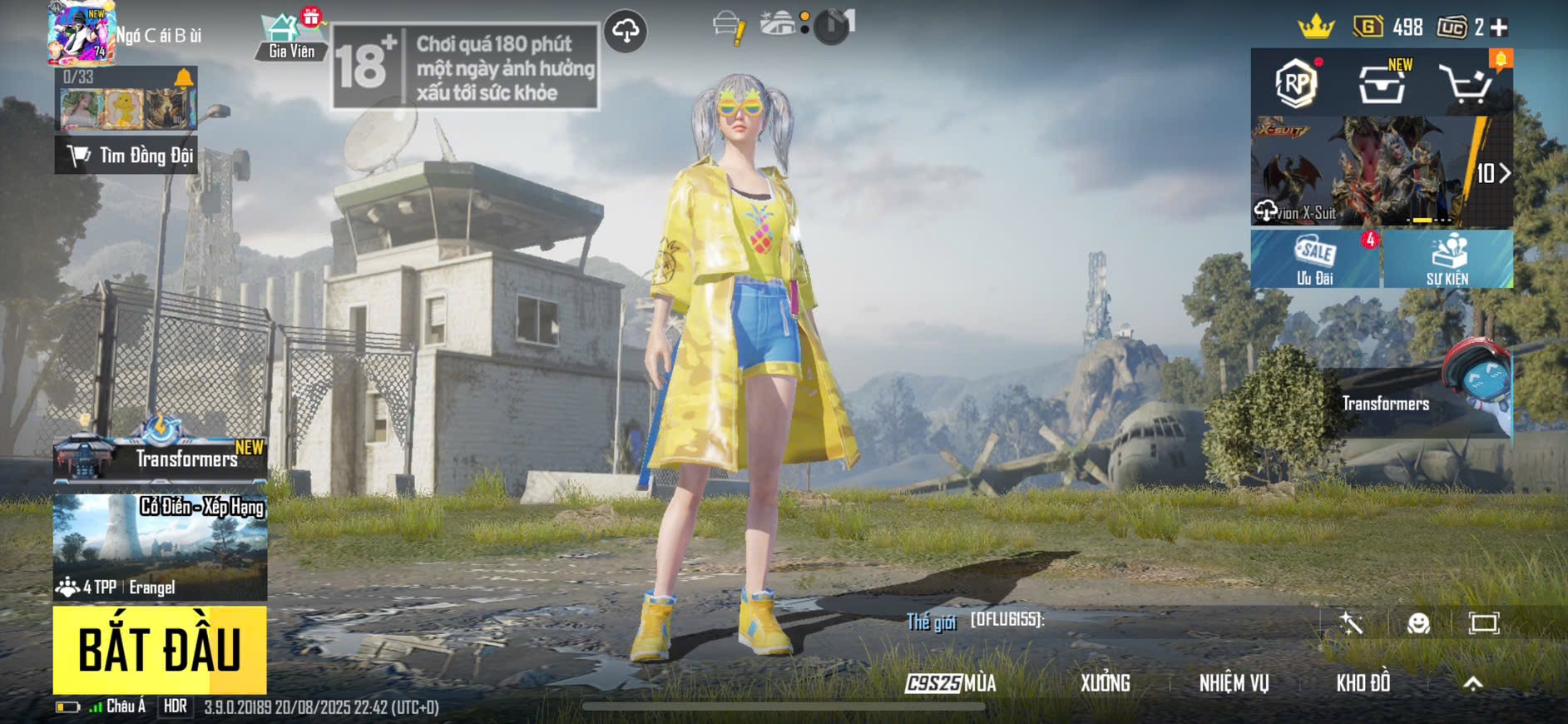Open the Royale Pass RP icon

[1296, 83]
